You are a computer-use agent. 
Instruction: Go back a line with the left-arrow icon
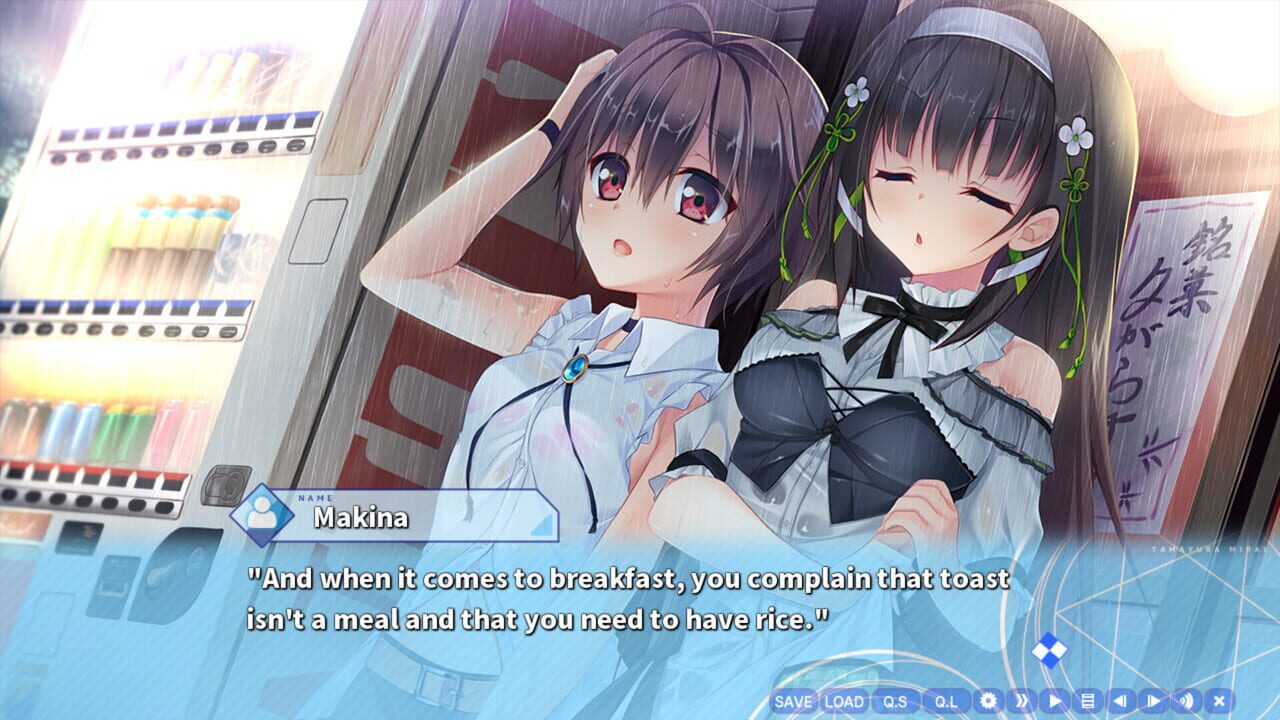1121,704
